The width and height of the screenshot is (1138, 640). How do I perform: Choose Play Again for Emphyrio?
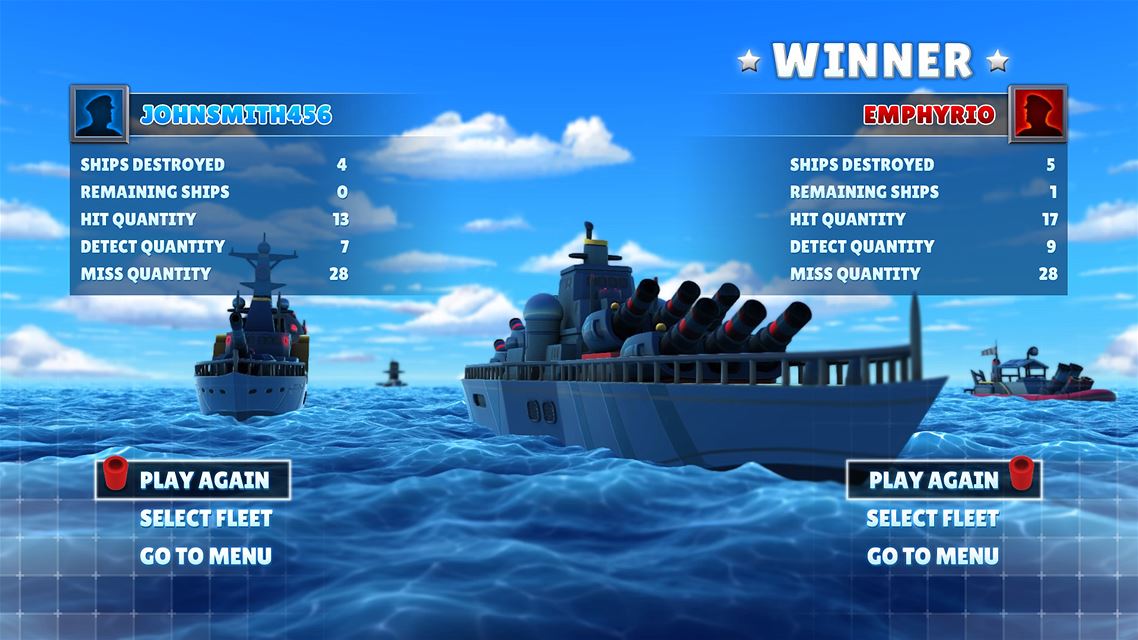tap(933, 480)
